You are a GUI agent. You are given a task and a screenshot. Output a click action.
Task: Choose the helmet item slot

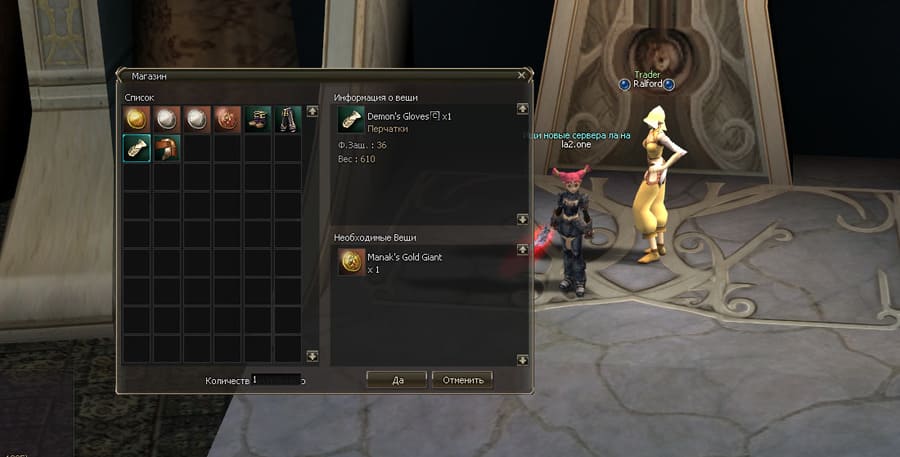[x=167, y=149]
